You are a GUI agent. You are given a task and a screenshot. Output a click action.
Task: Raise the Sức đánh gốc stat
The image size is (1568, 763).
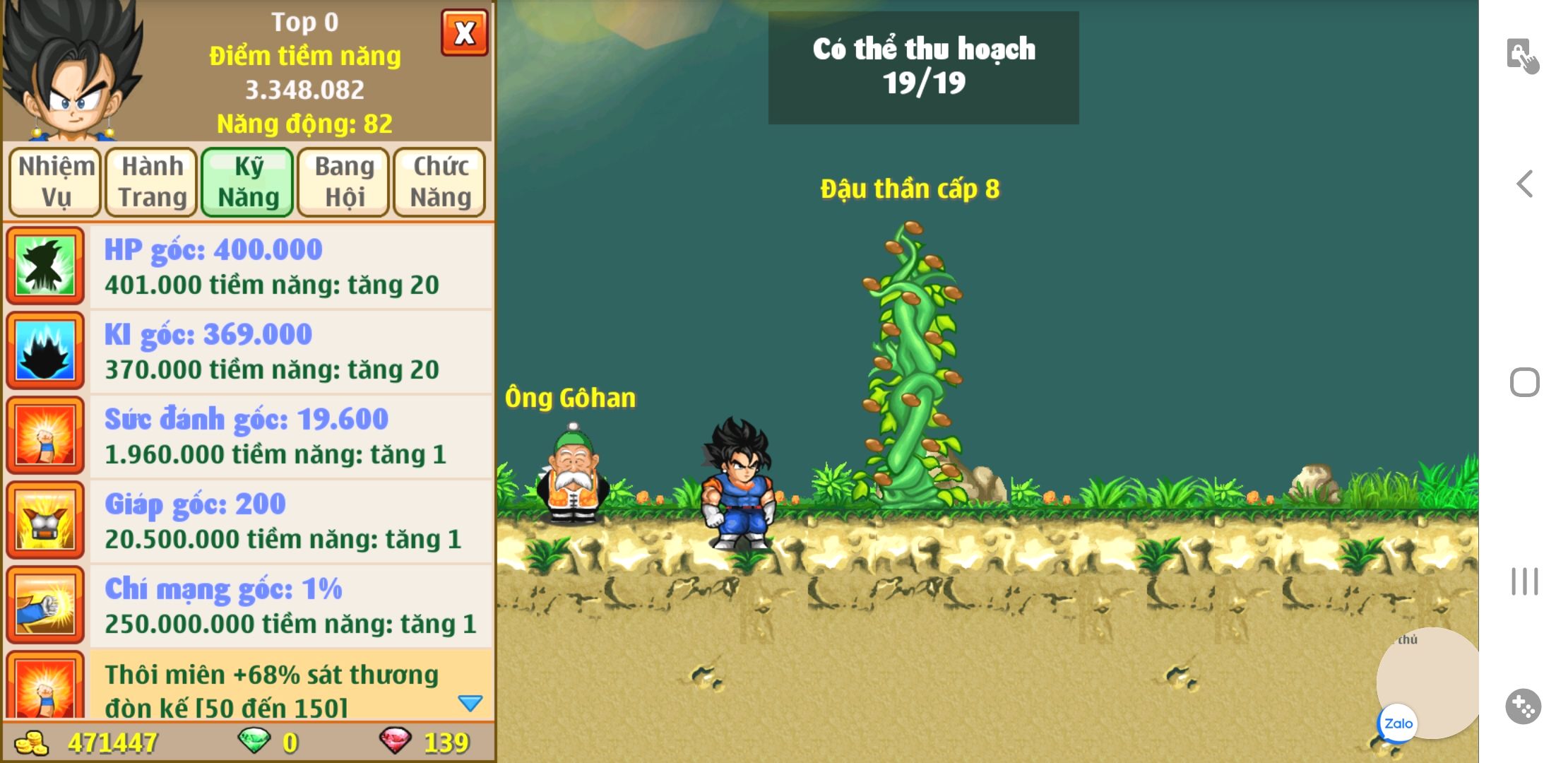290,436
